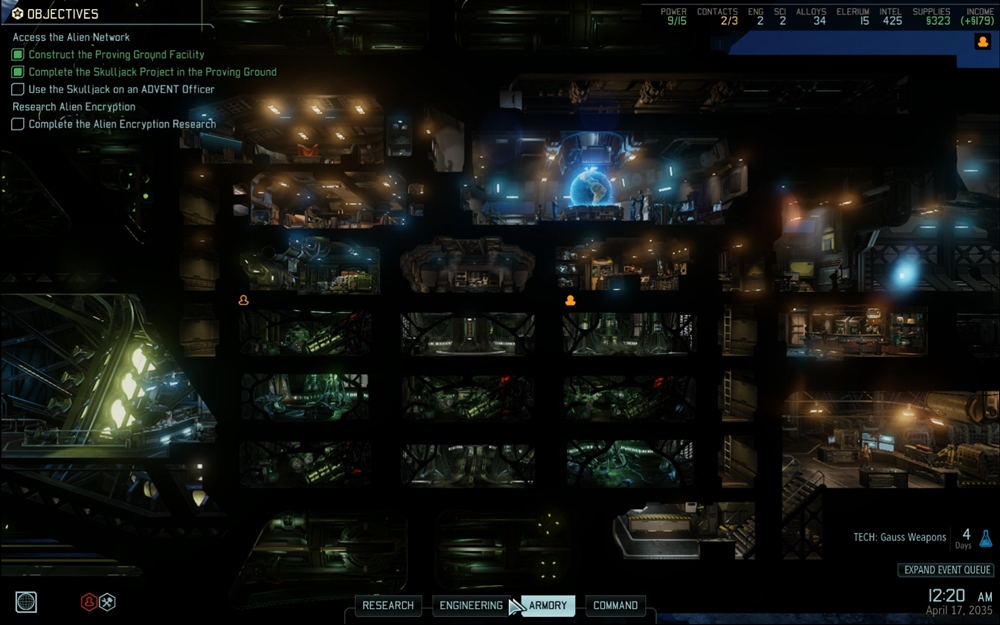The height and width of the screenshot is (625, 1000).
Task: Select the Complete Skulljack Project objective
Action: tap(152, 72)
